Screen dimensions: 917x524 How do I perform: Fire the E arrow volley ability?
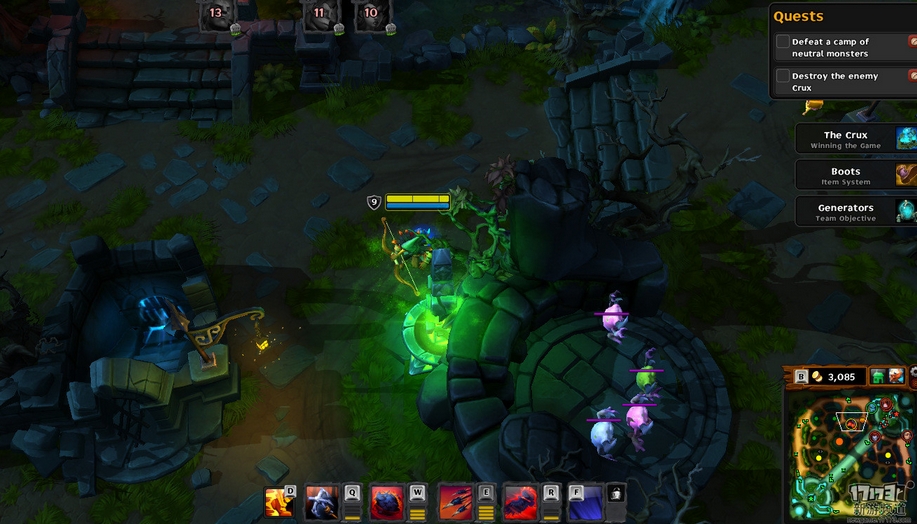tap(454, 502)
